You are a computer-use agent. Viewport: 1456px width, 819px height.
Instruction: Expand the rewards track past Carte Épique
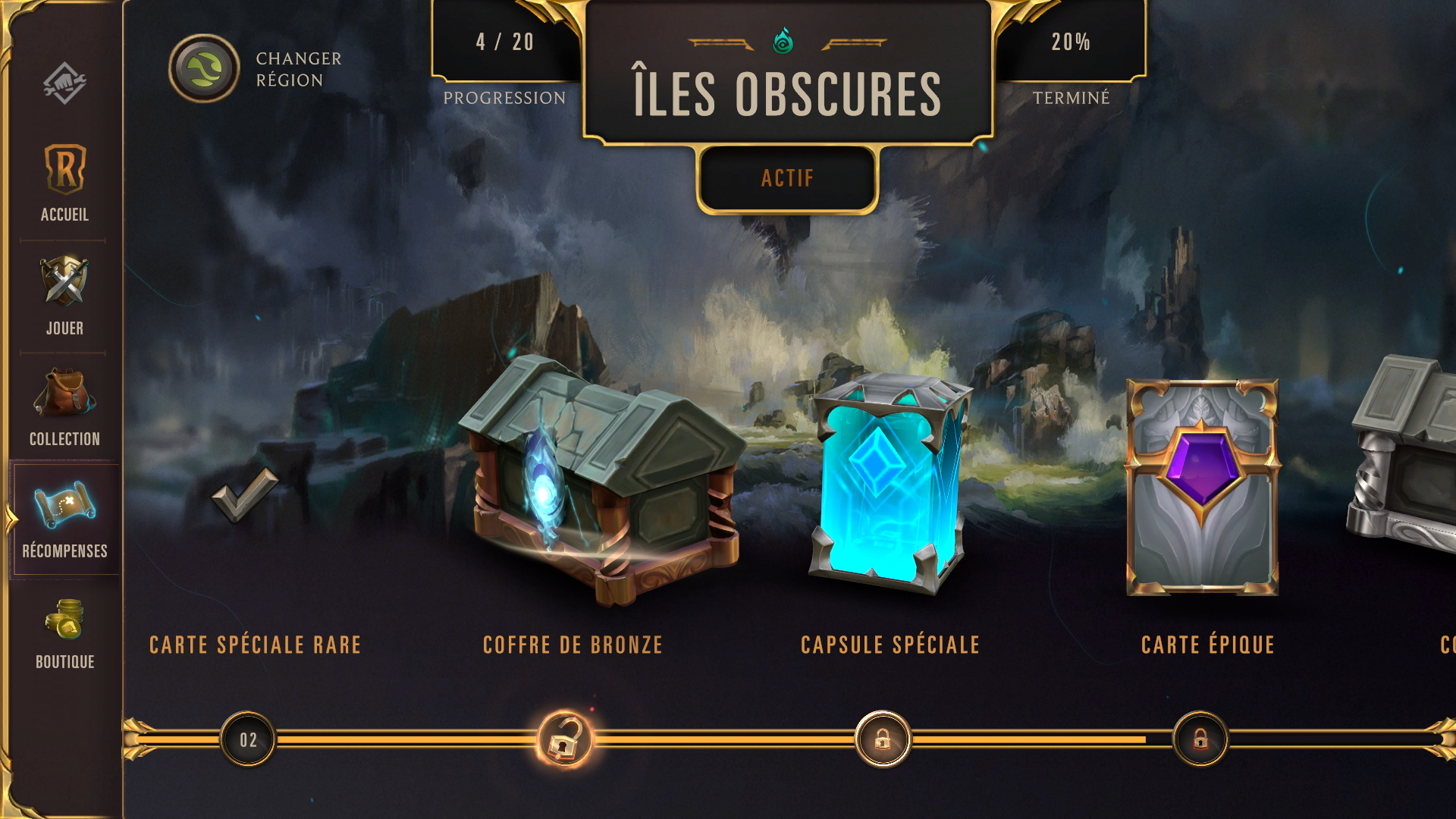tap(1426, 470)
